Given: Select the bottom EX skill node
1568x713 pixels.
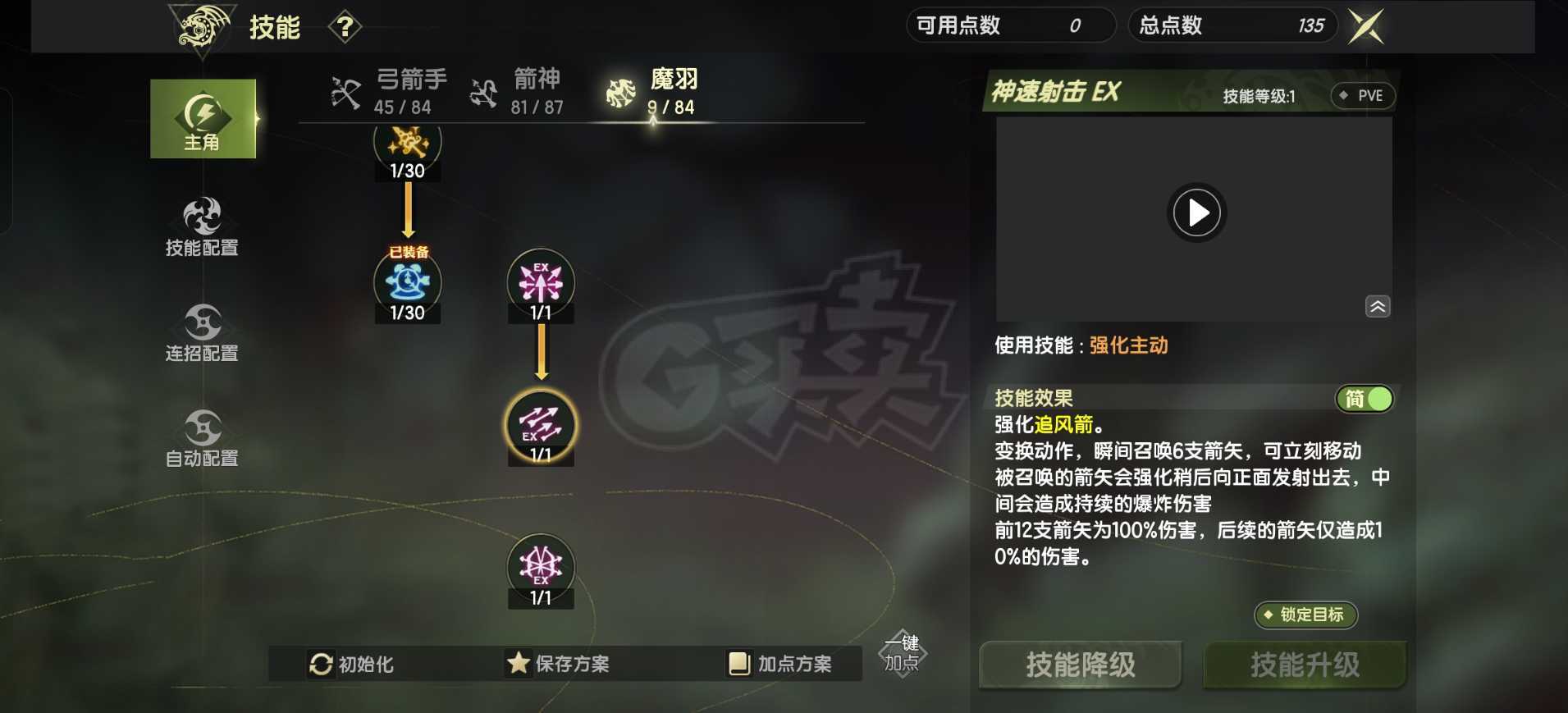Looking at the screenshot, I should pos(542,568).
